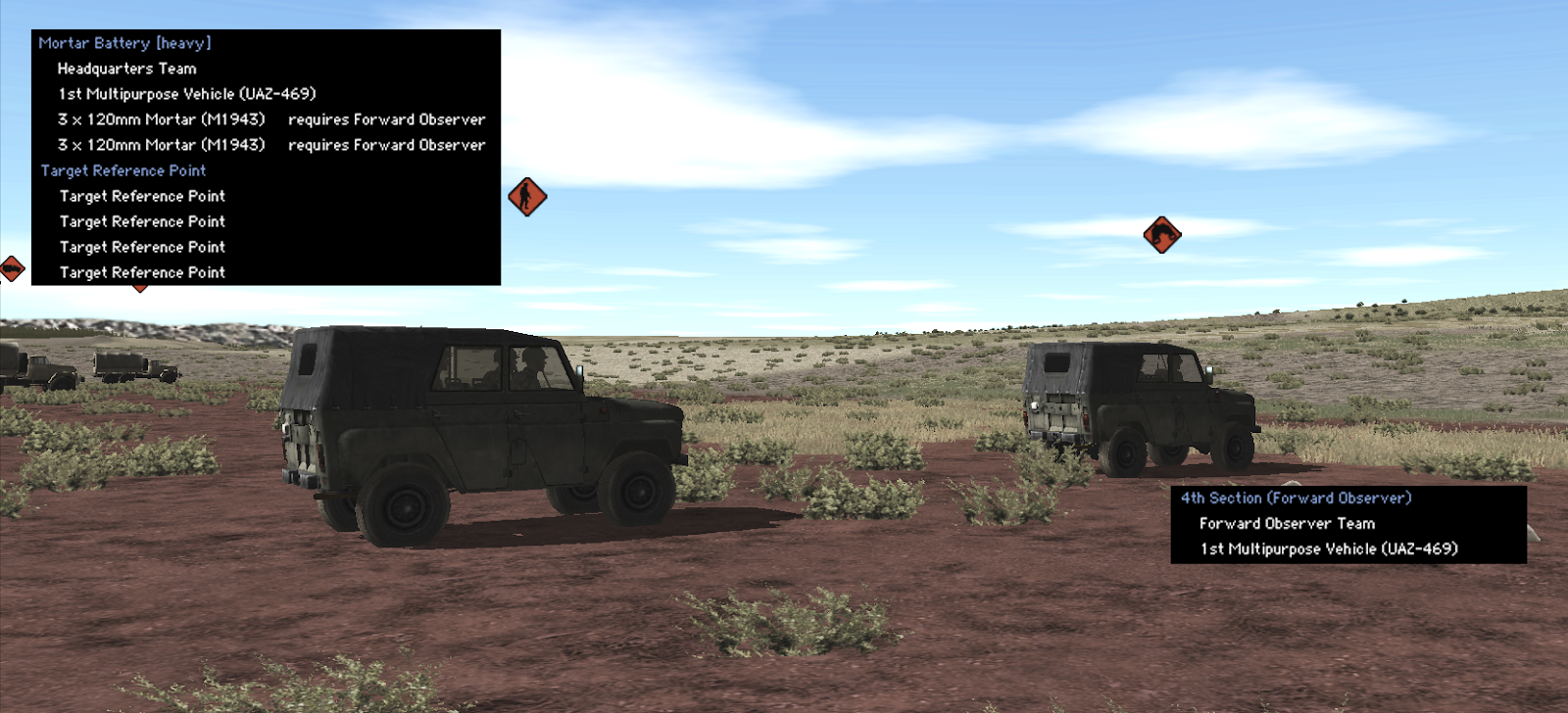Select the binoculars forward observer floating icon
1568x713 pixels.
(1164, 235)
